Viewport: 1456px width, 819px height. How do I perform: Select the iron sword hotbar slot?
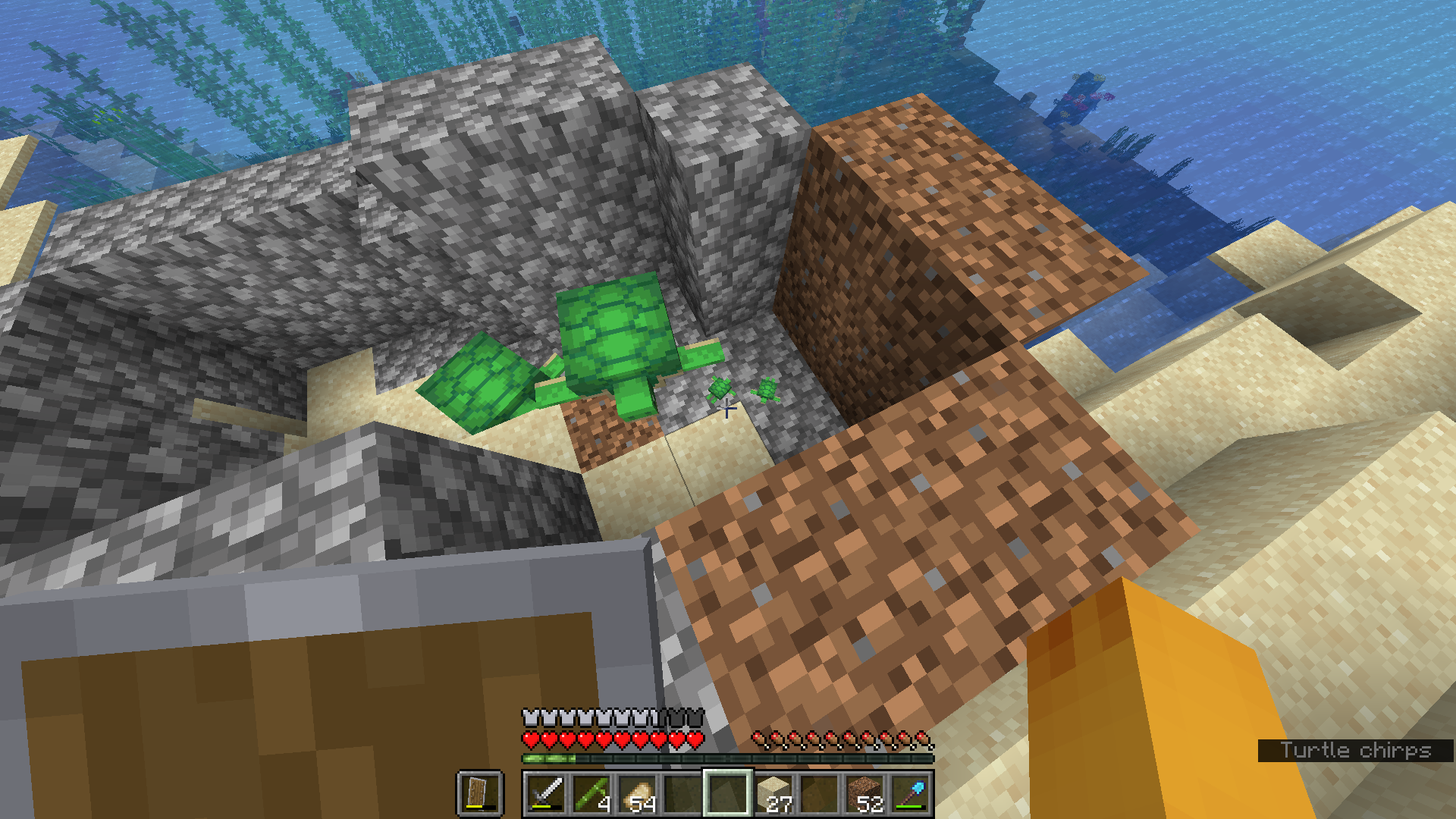[546, 793]
